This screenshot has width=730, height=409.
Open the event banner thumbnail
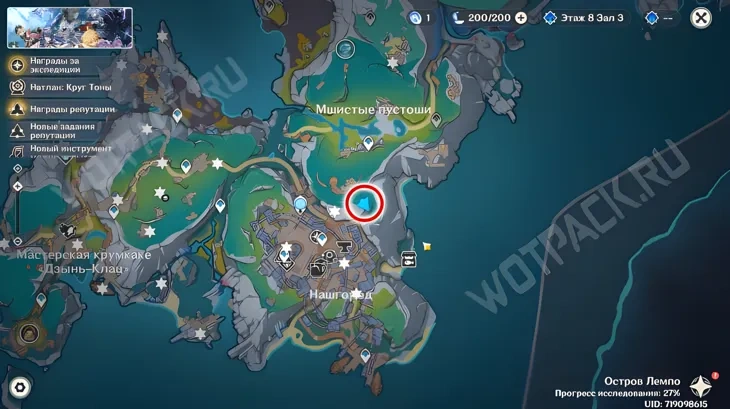pyautogui.click(x=70, y=28)
